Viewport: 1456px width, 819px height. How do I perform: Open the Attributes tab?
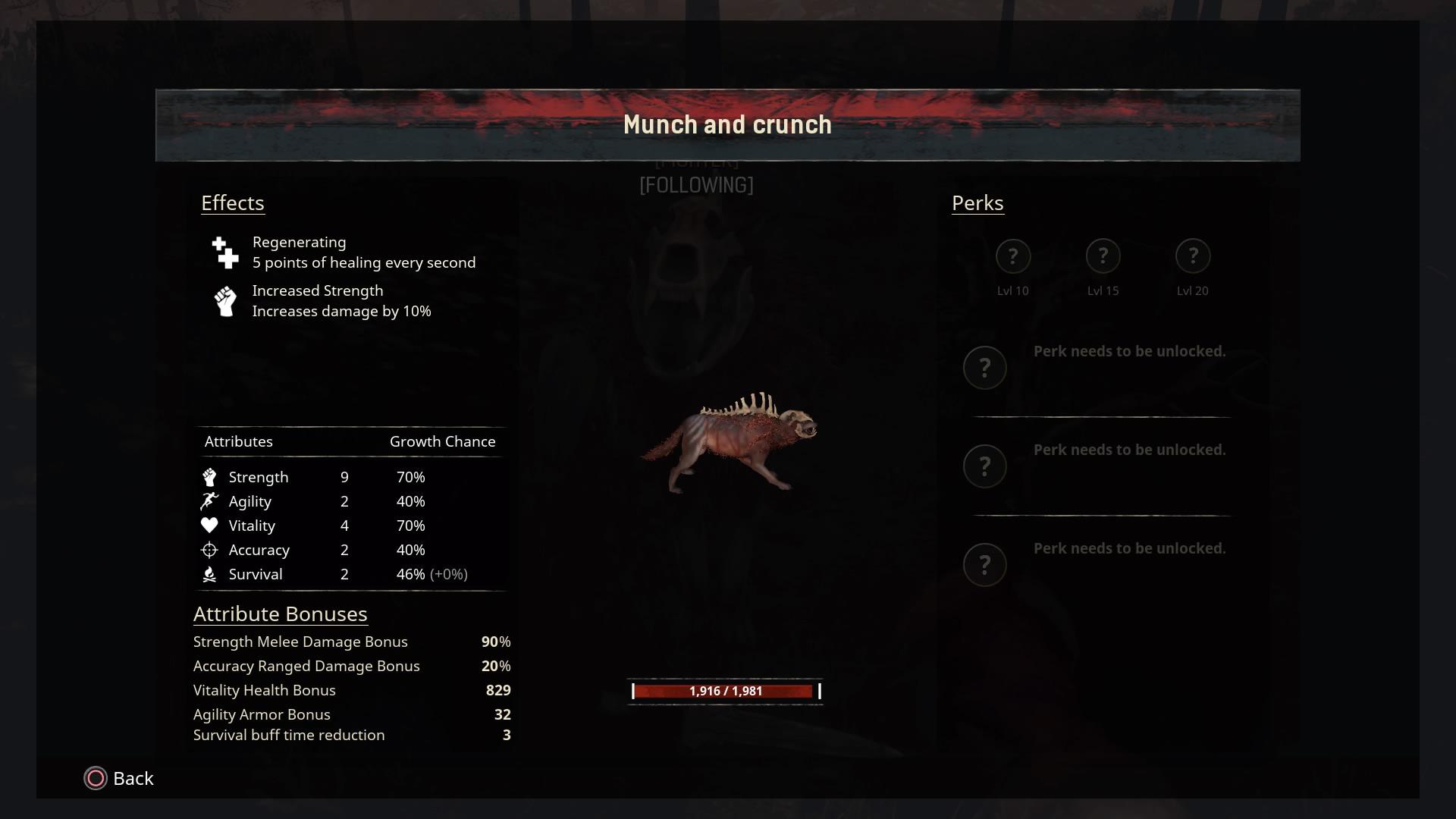tap(239, 441)
